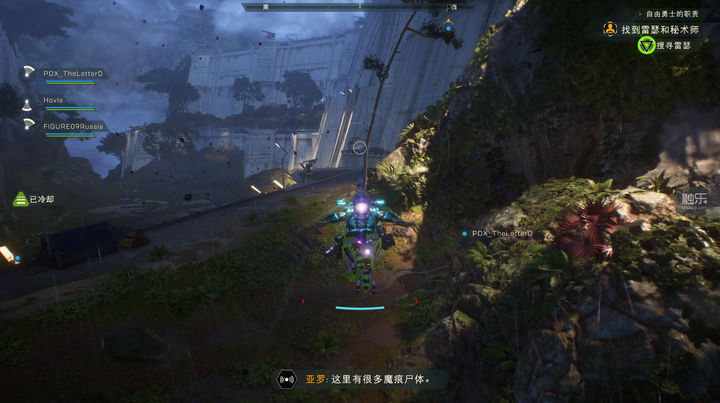720x403 pixels.
Task: Click the green ultimate ability ready icon
Action: 19,199
